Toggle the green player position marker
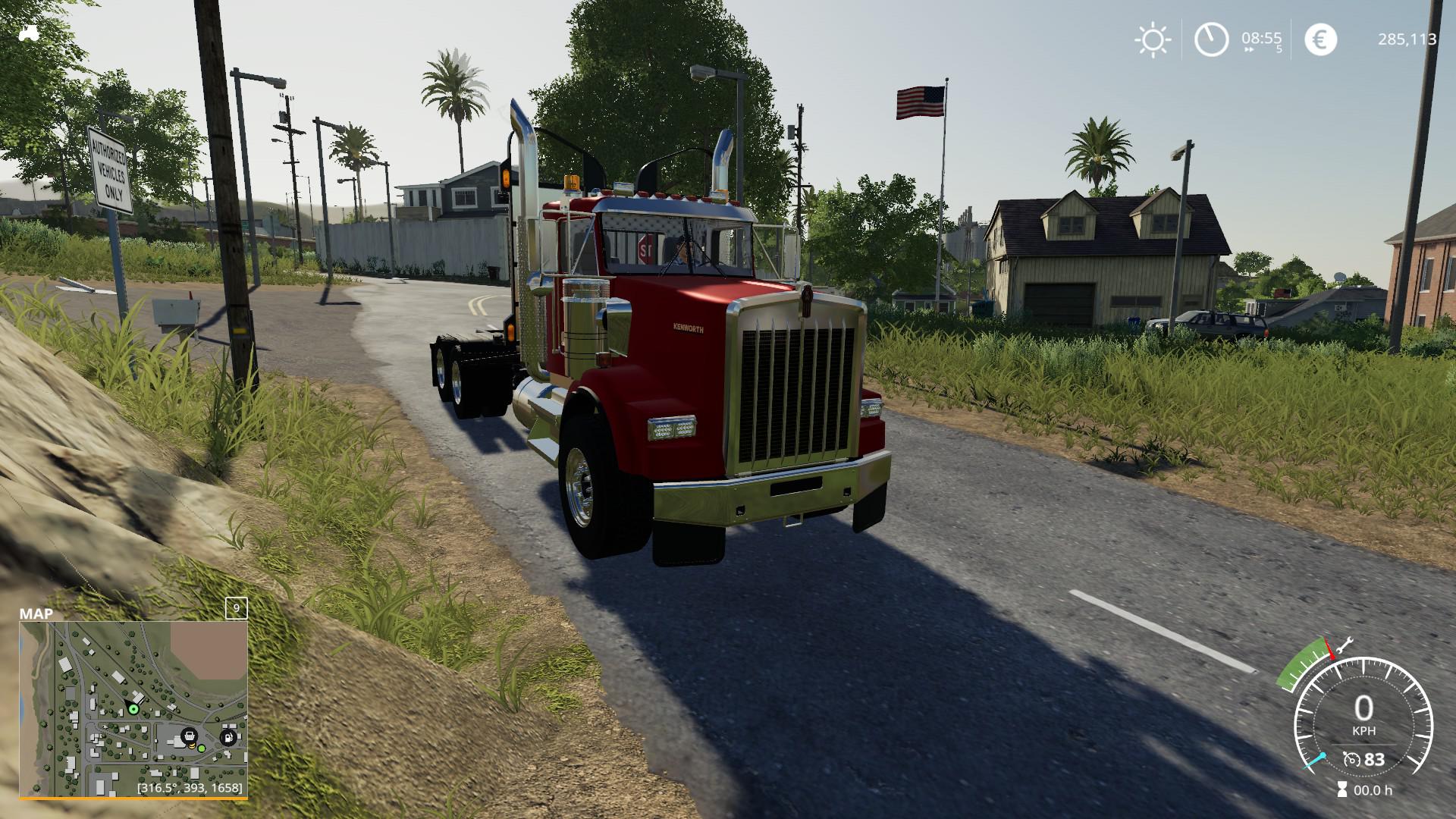This screenshot has height=819, width=1456. pos(133,709)
